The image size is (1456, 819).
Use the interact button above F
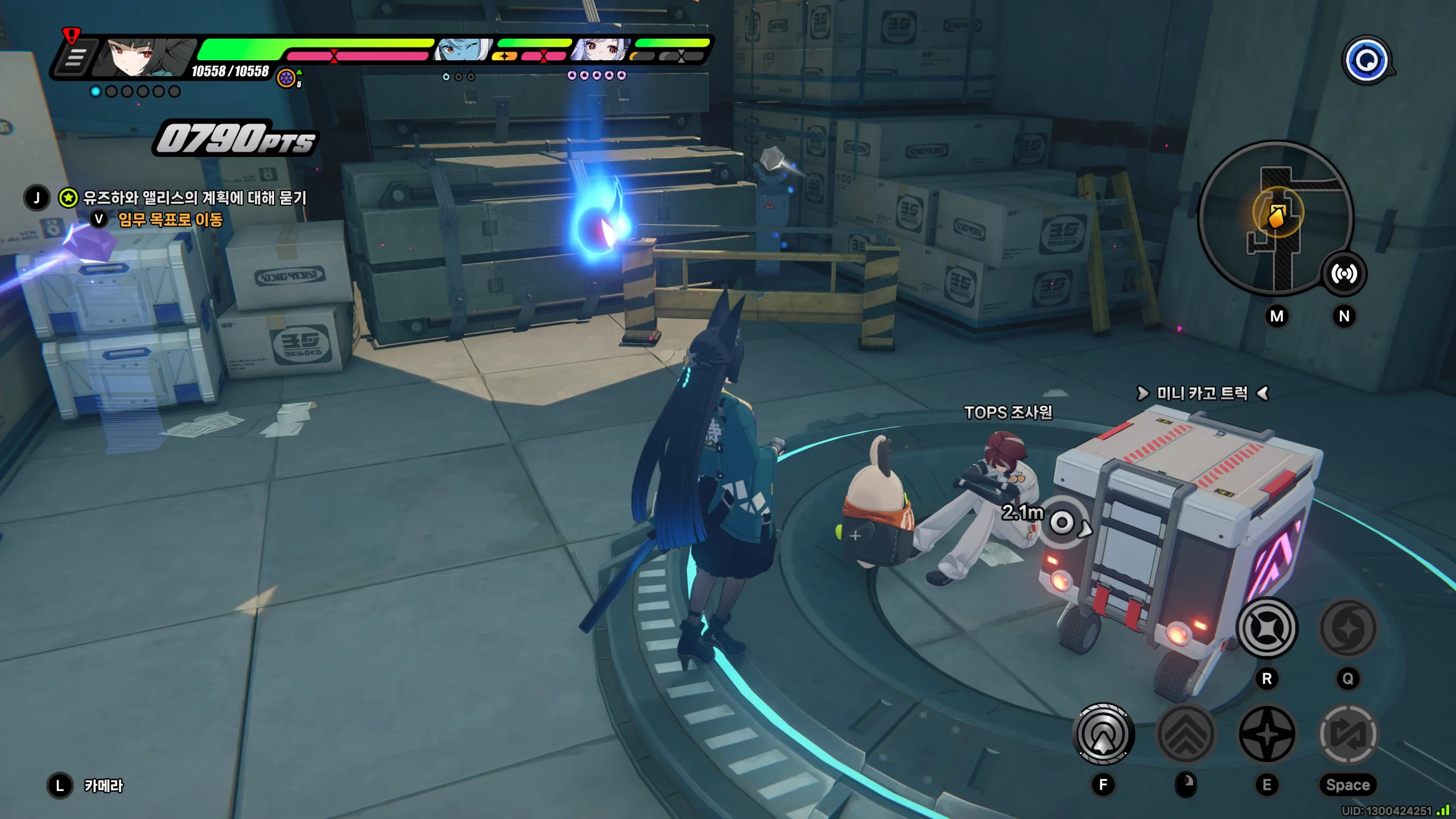(x=1103, y=734)
